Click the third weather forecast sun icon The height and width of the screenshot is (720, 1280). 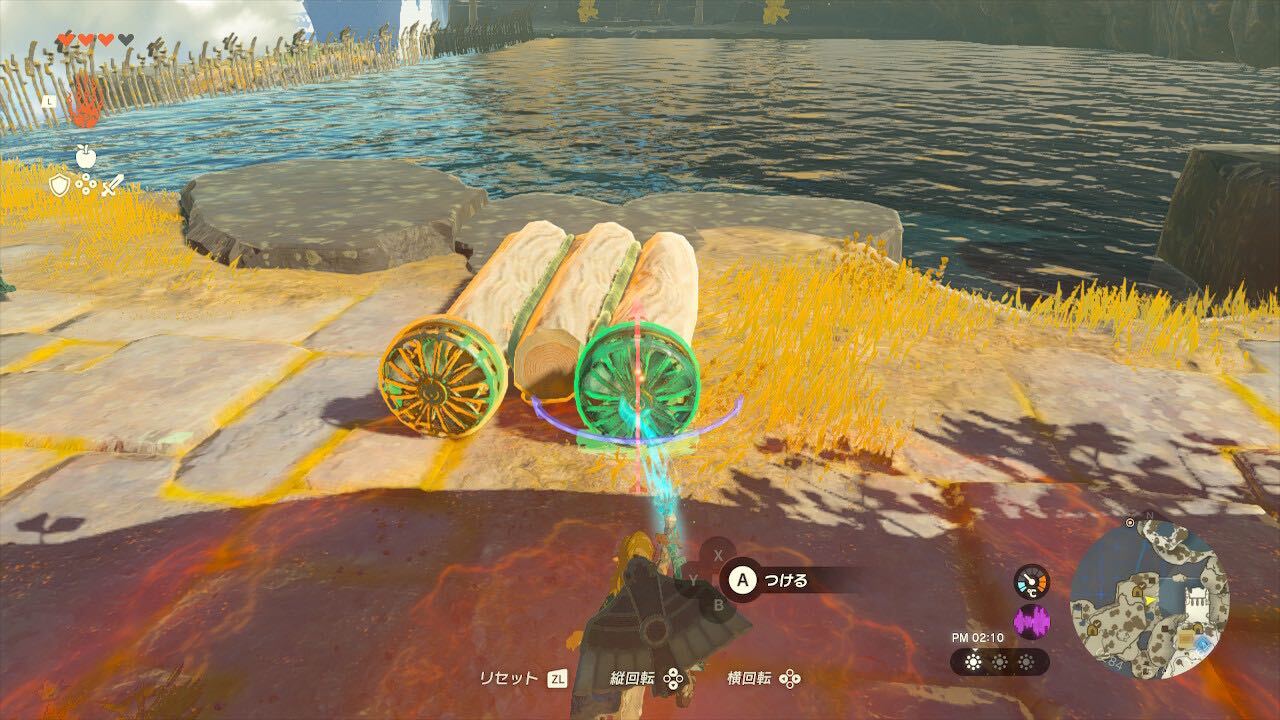coord(1026,662)
